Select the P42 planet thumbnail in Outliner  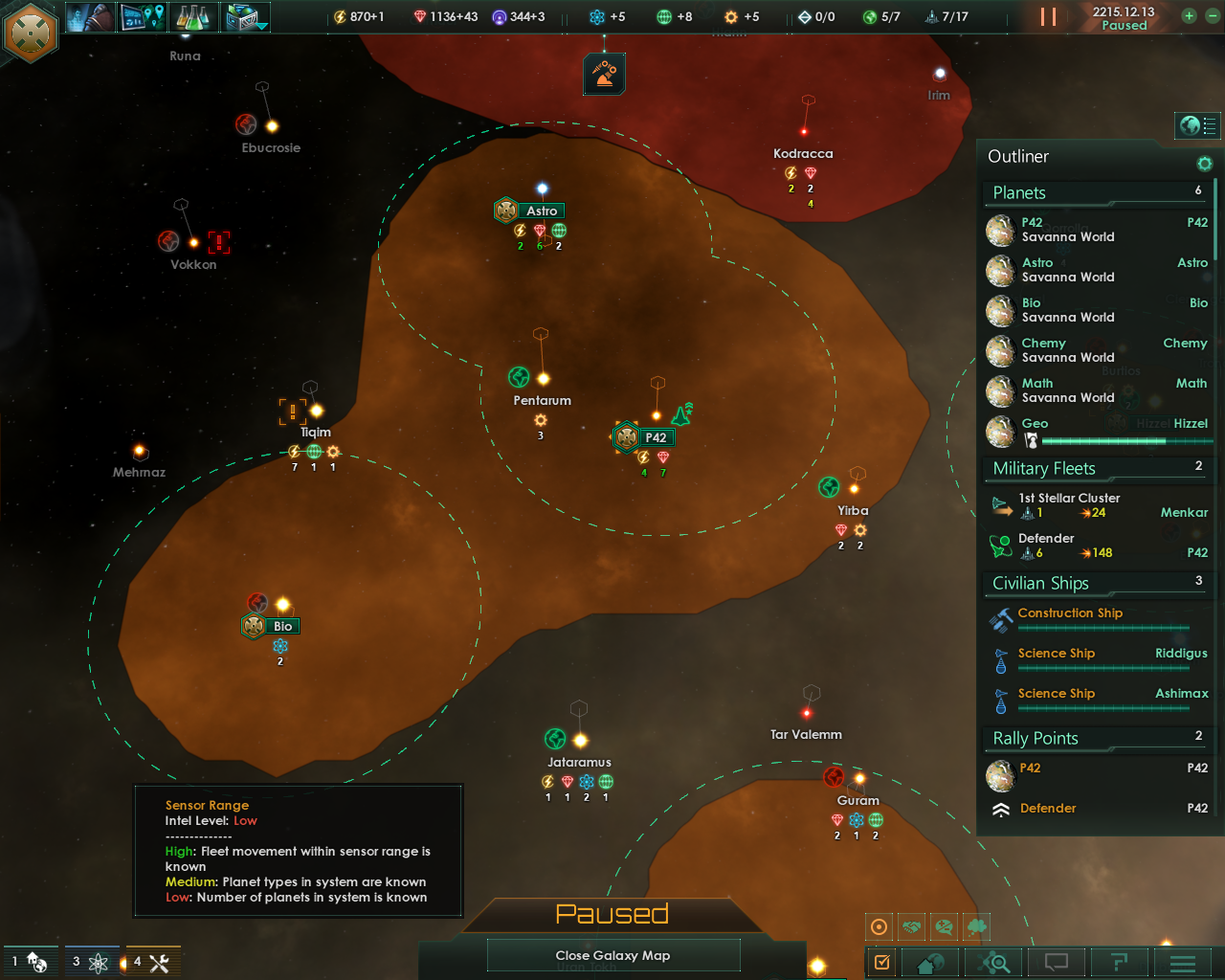point(1000,230)
